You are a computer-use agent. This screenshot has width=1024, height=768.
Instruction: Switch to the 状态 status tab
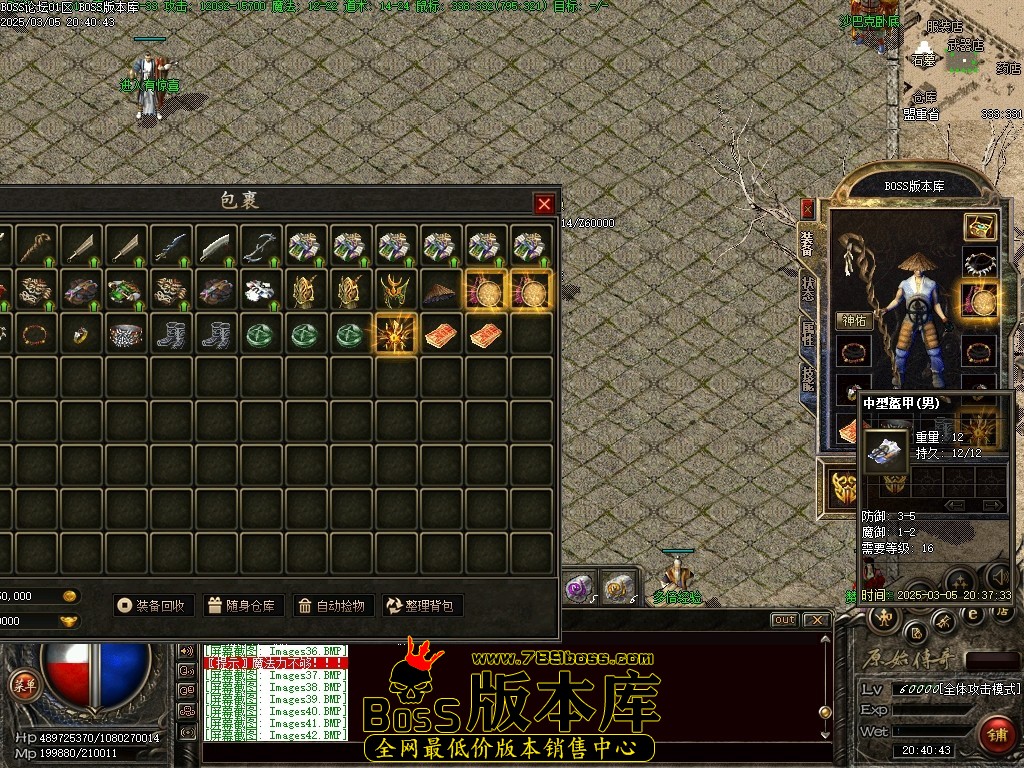click(808, 288)
